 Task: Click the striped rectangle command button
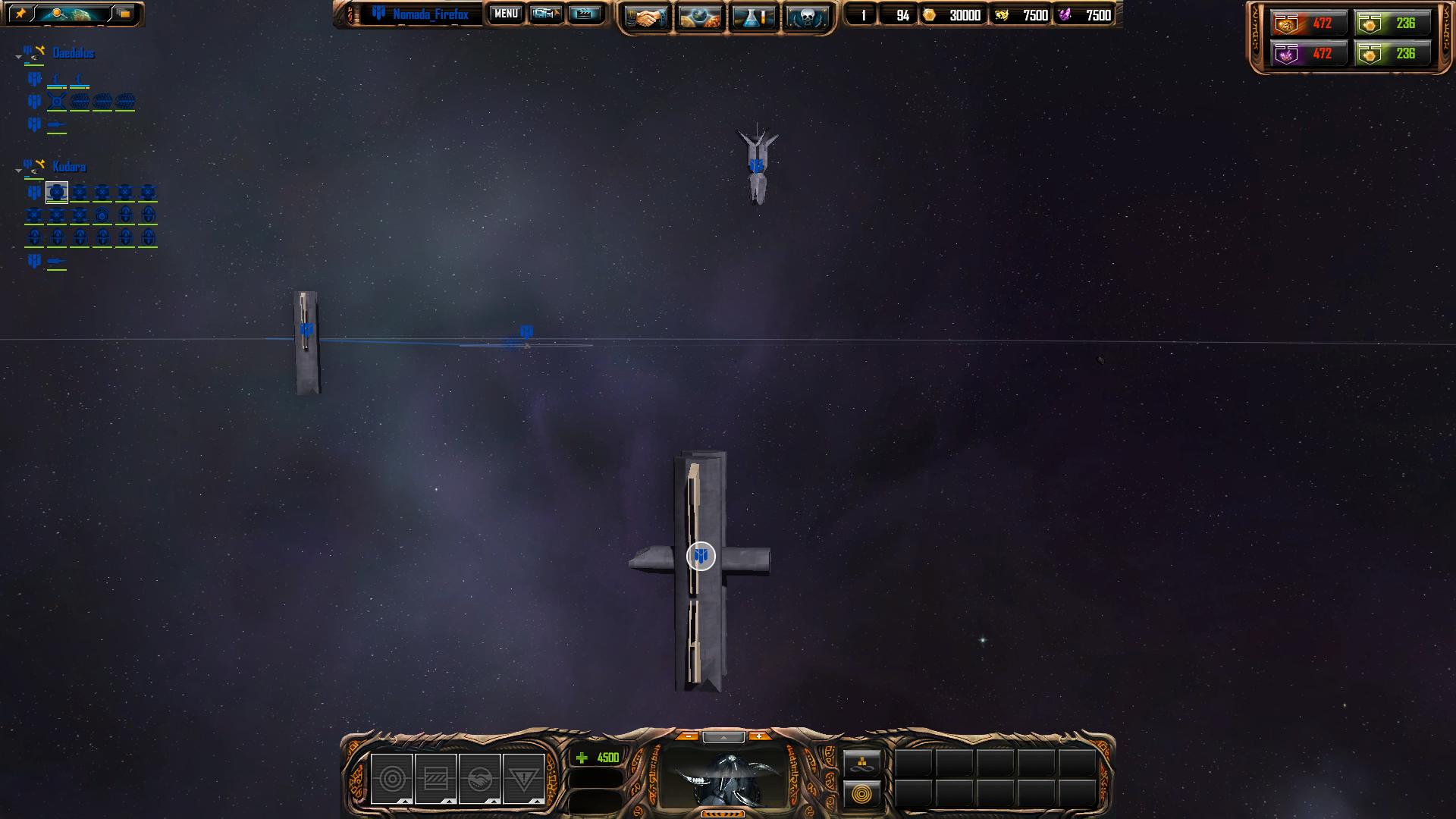pos(436,779)
